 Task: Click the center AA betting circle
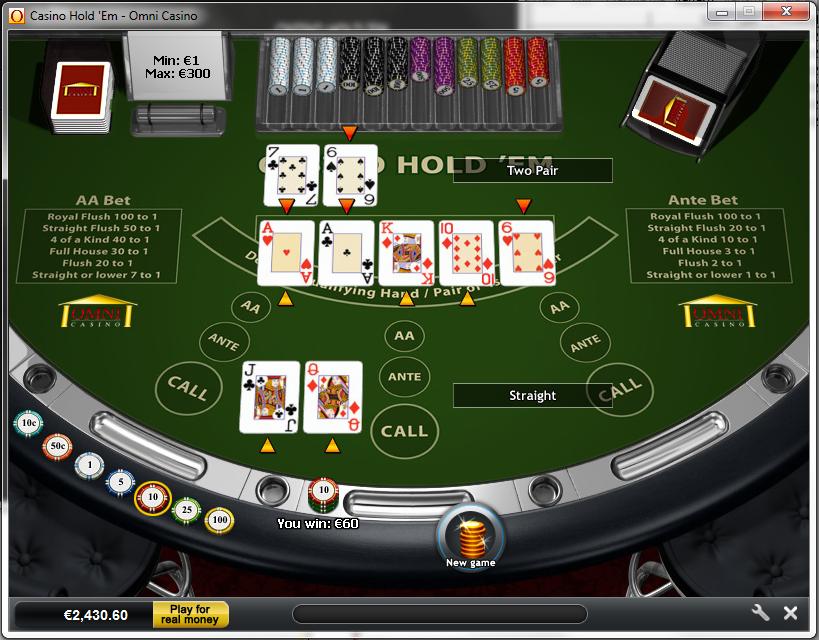(404, 337)
